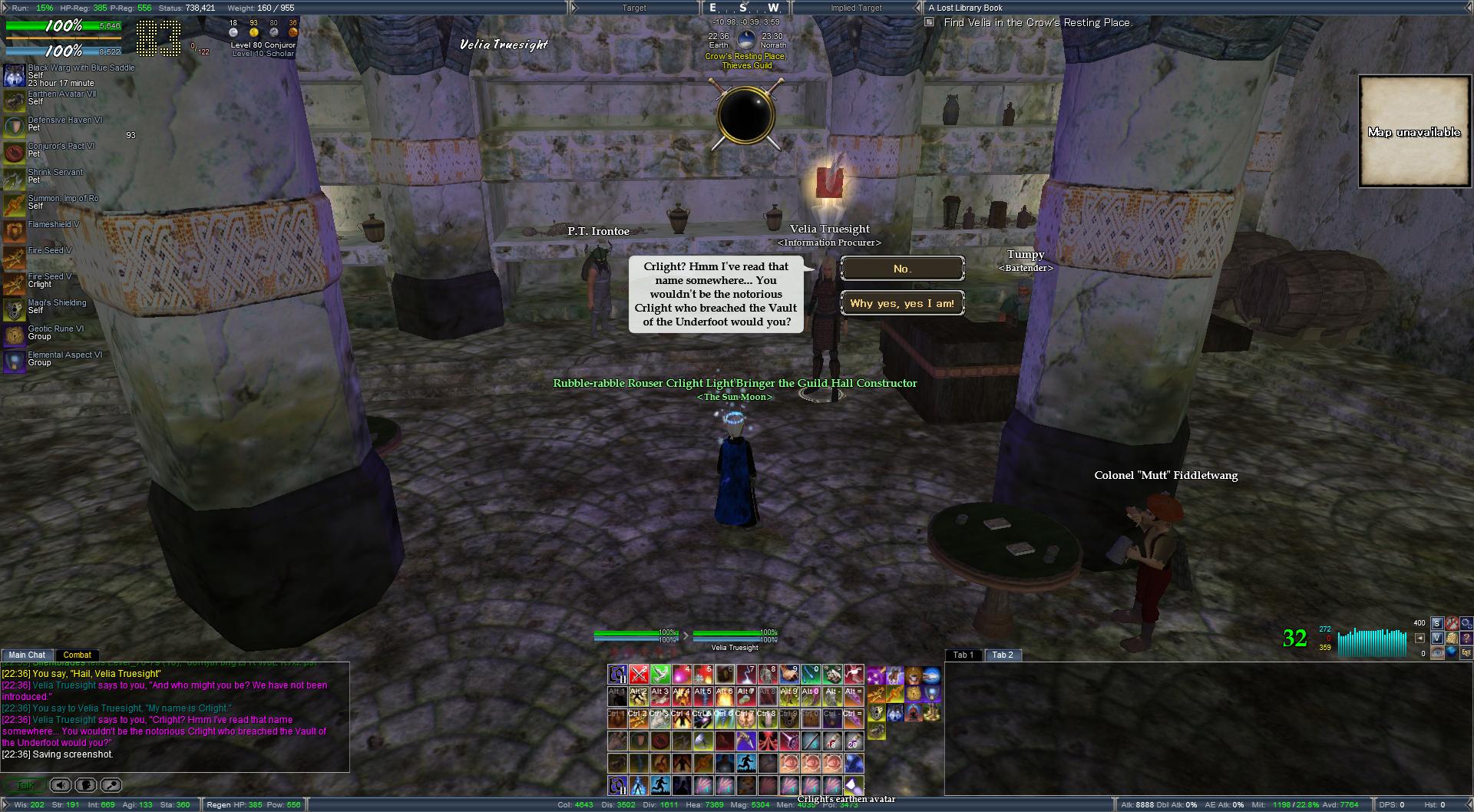Image resolution: width=1474 pixels, height=812 pixels.
Task: Activate the crossed swords attack hotkey
Action: 639,675
